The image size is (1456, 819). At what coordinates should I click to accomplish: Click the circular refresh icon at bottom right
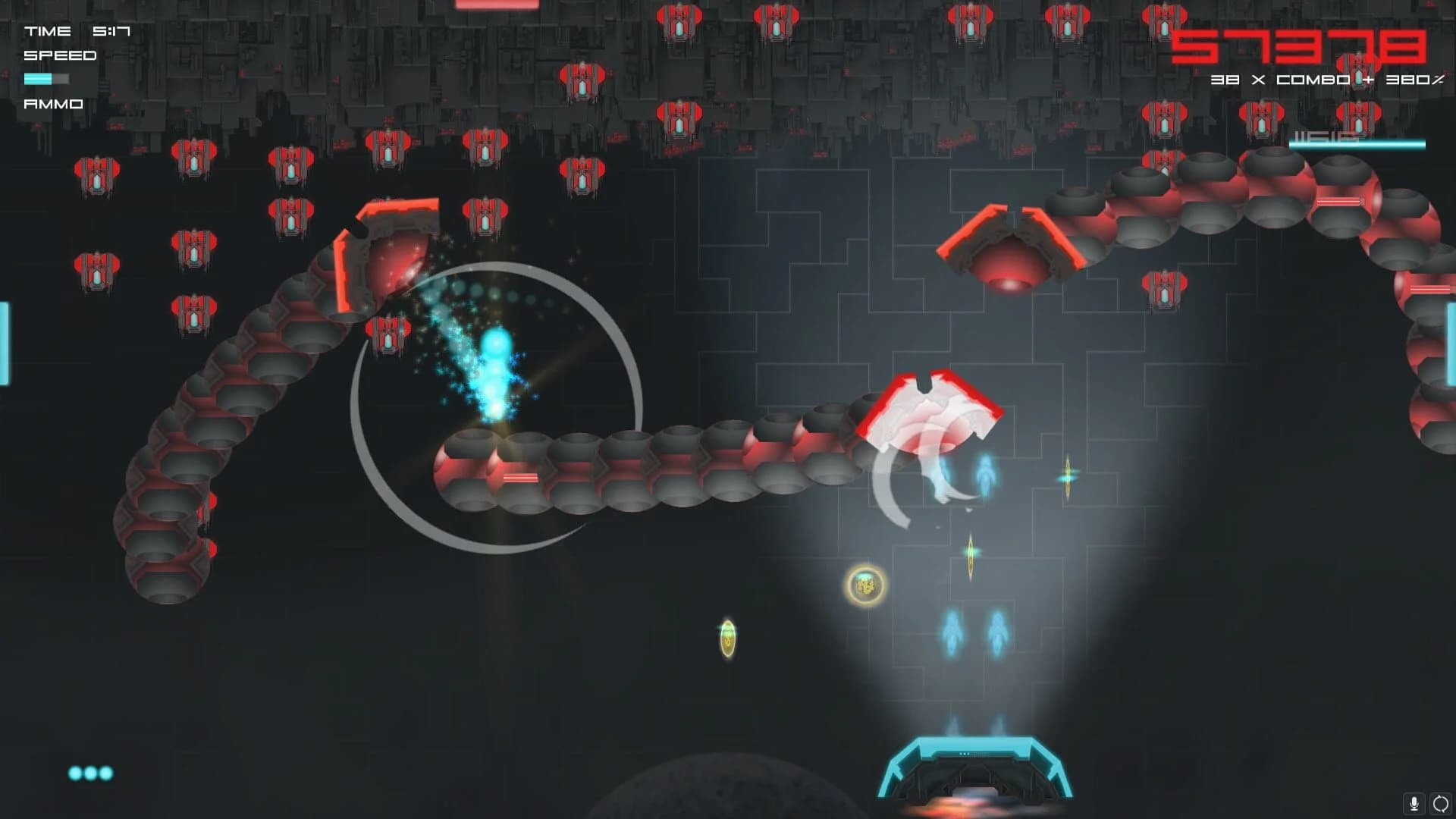(x=1439, y=803)
